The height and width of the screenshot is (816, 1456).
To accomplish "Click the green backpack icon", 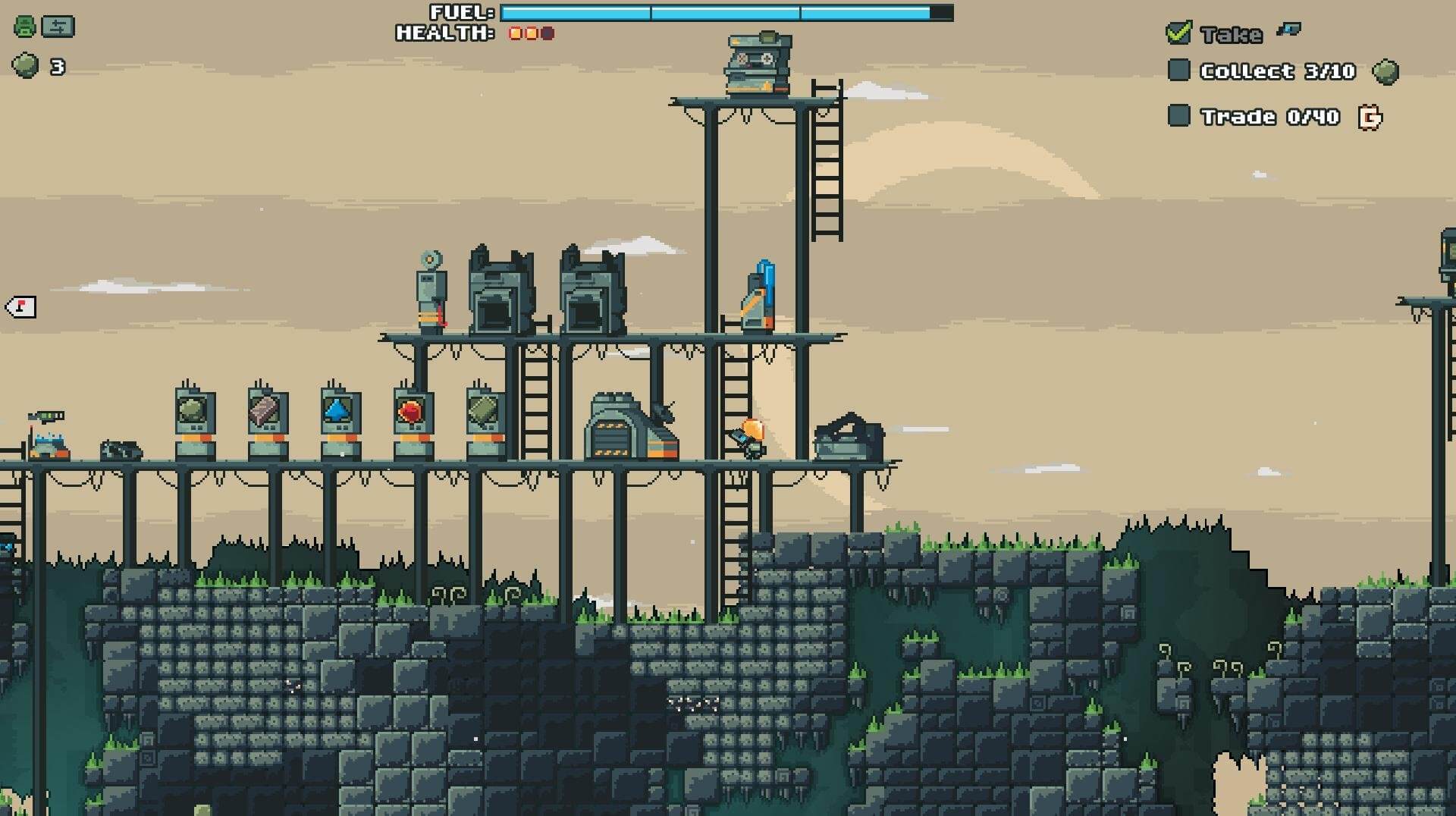I will pos(25,27).
